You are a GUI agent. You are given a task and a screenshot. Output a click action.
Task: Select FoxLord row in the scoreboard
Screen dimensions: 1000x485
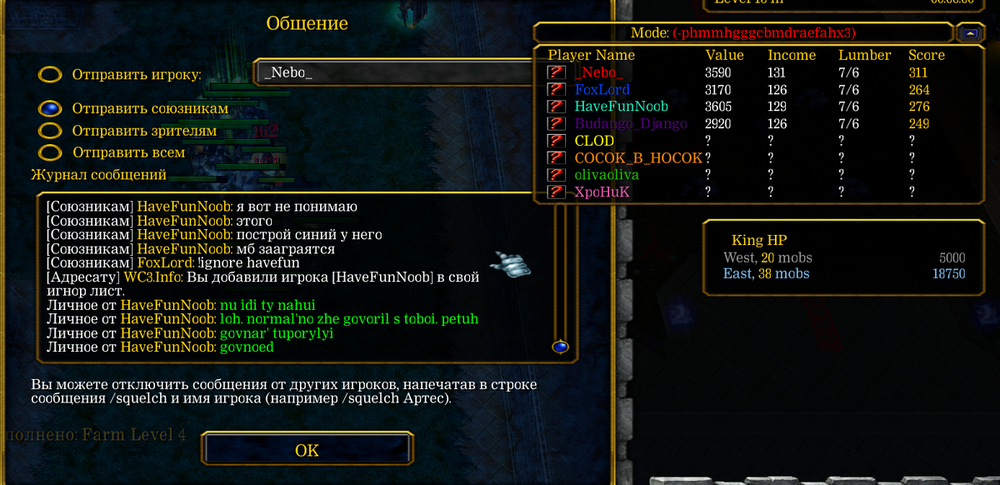tap(601, 89)
